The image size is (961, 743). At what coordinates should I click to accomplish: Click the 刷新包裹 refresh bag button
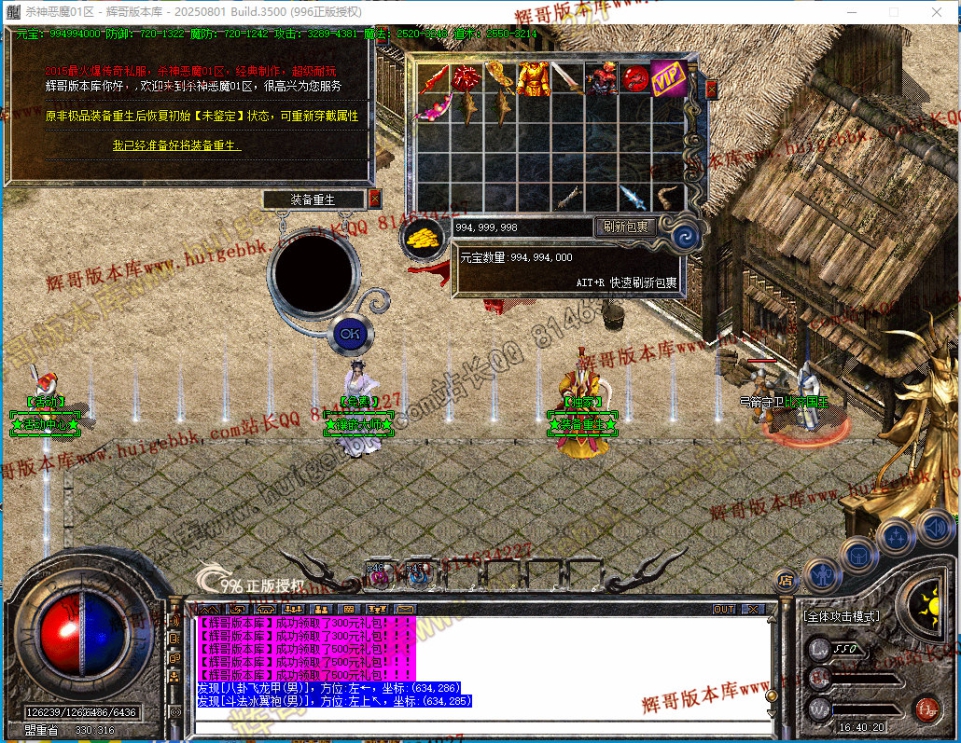coord(625,227)
